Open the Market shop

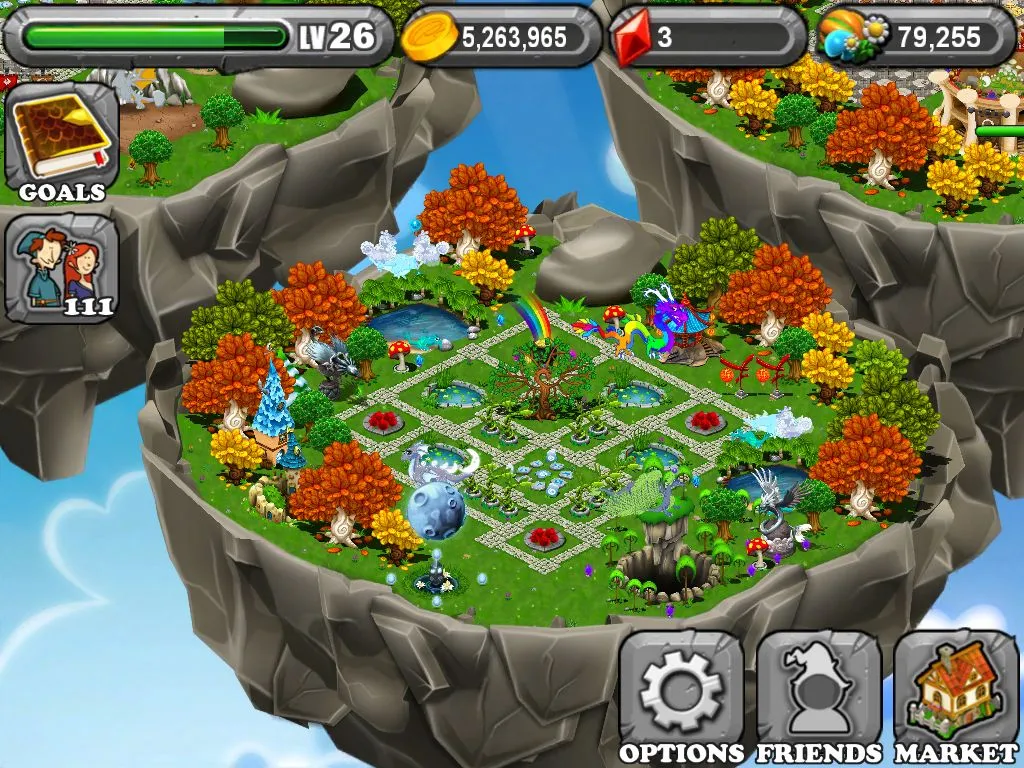pos(956,697)
